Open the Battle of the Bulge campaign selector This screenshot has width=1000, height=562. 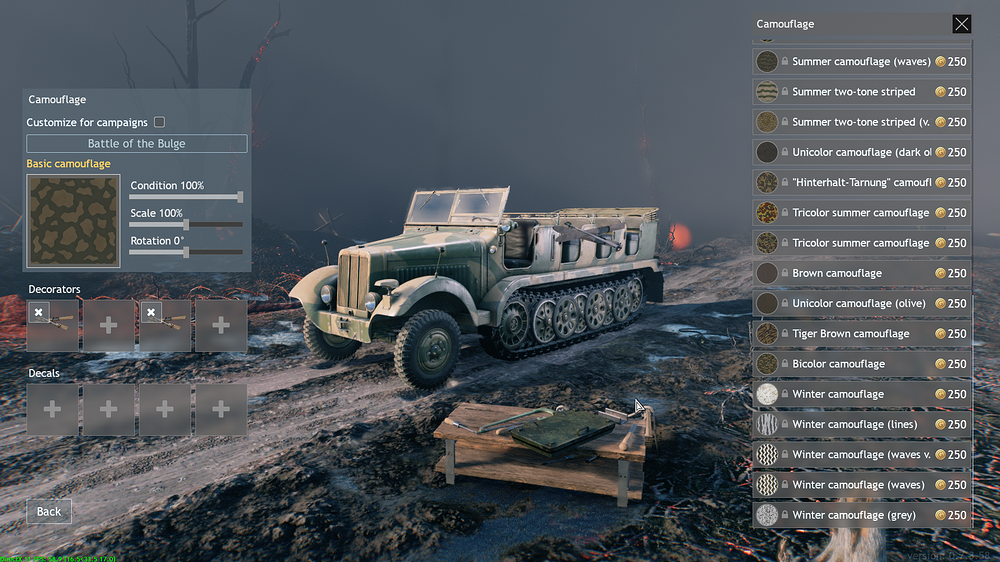[x=137, y=144]
